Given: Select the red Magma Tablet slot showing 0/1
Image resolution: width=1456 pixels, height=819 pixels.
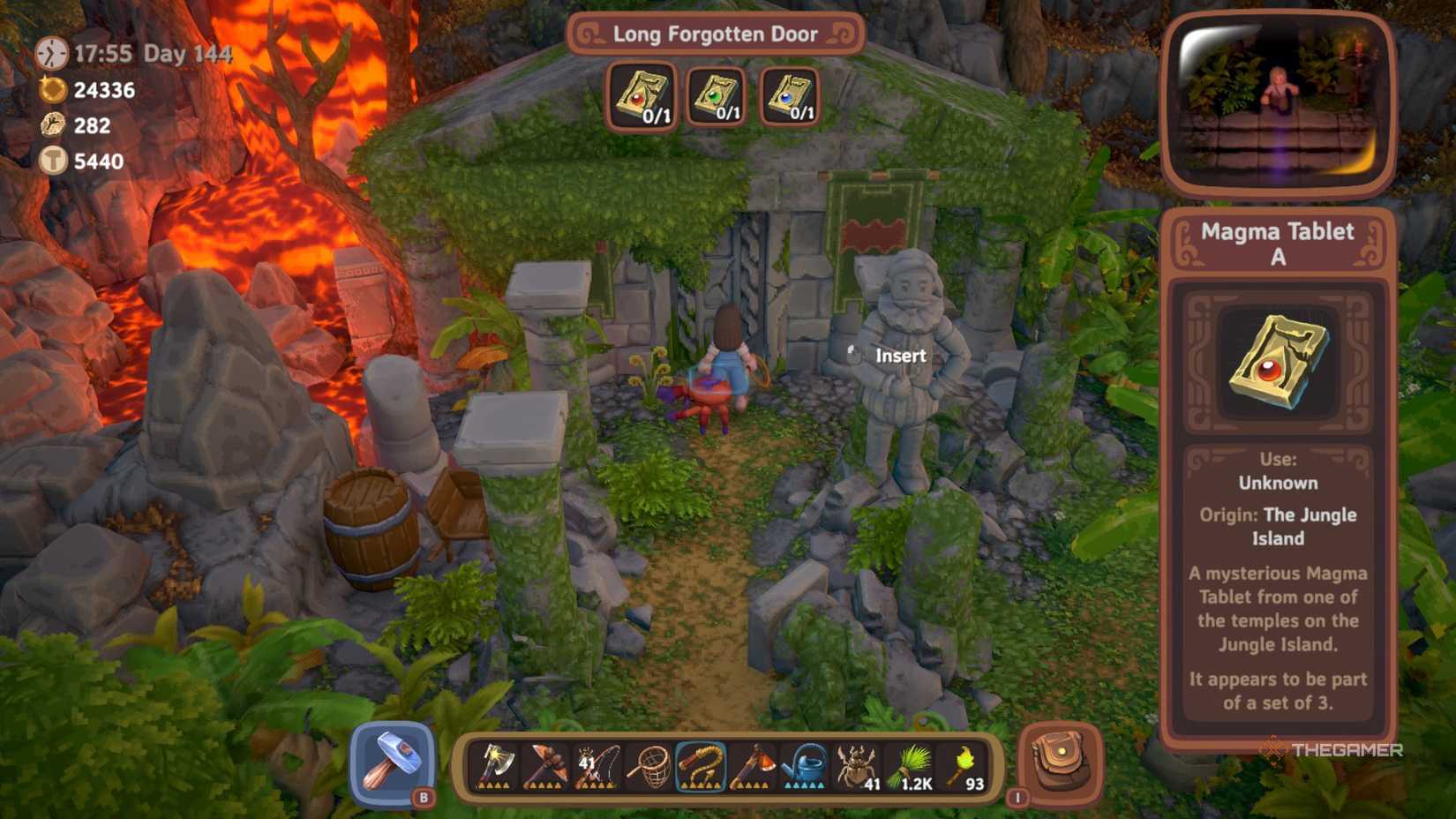Looking at the screenshot, I should 642,97.
